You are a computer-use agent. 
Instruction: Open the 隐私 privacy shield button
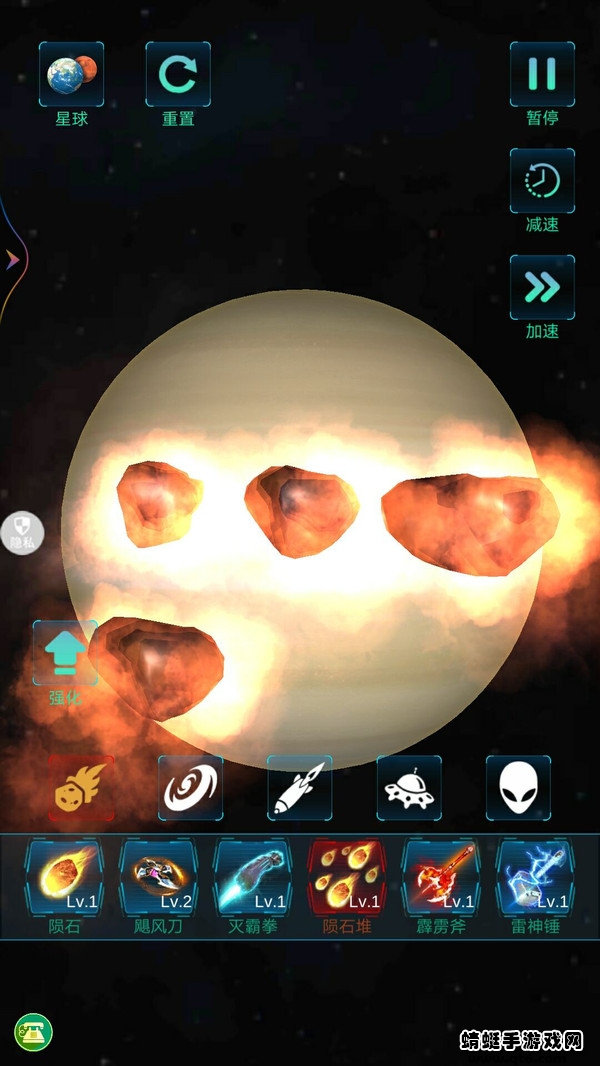click(x=22, y=529)
